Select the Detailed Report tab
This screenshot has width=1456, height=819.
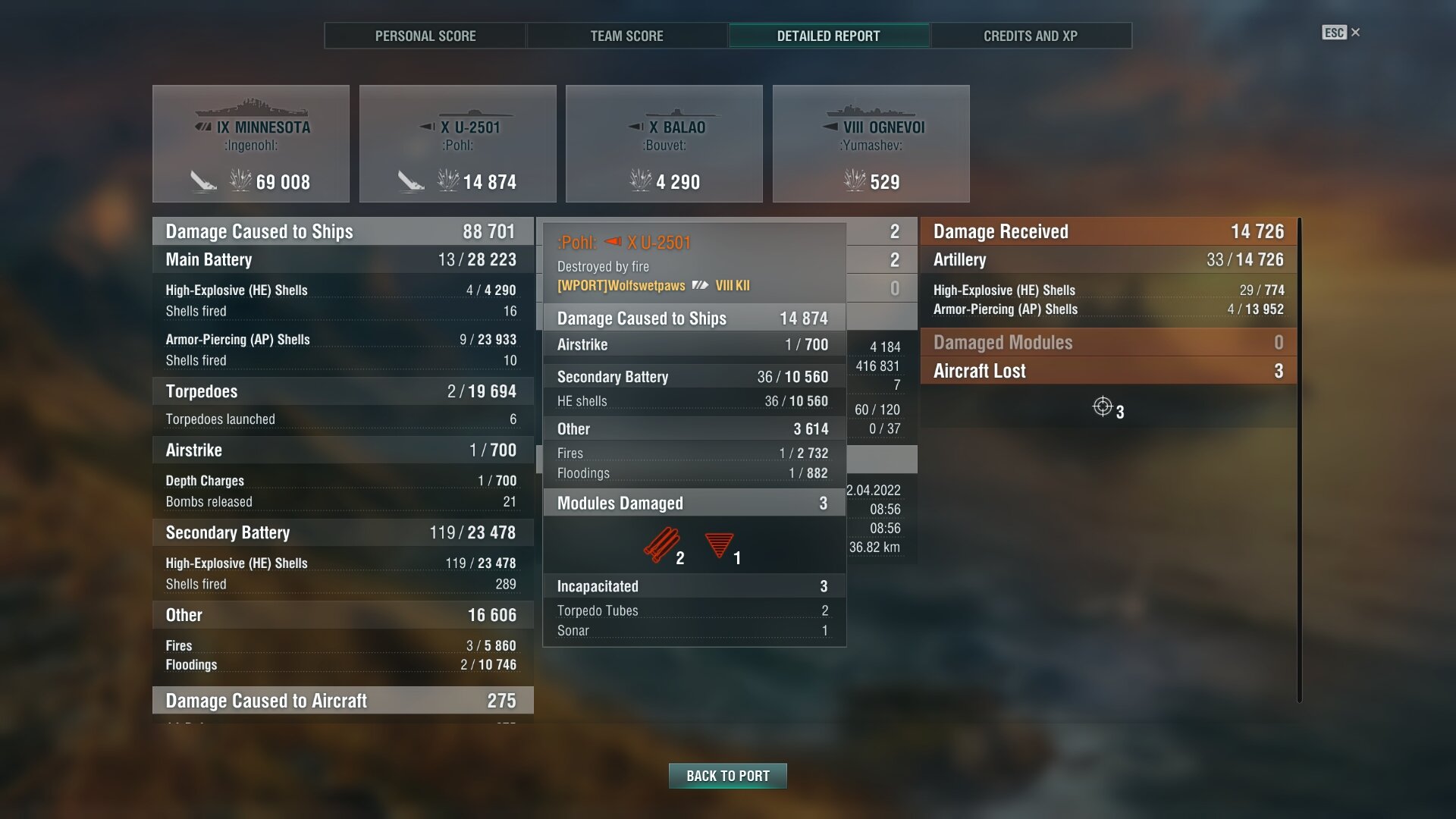pos(828,36)
